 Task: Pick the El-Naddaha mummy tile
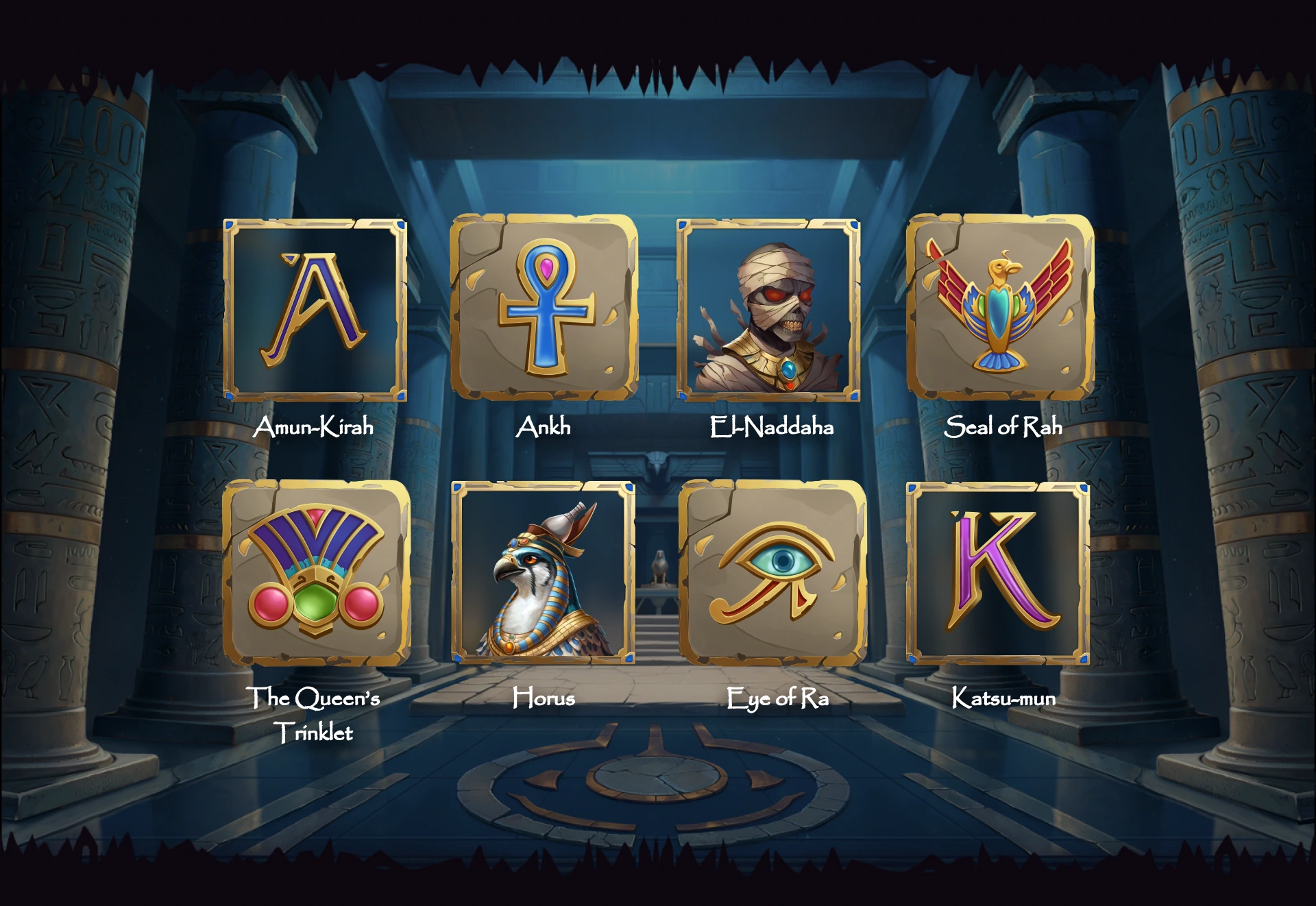[768, 310]
